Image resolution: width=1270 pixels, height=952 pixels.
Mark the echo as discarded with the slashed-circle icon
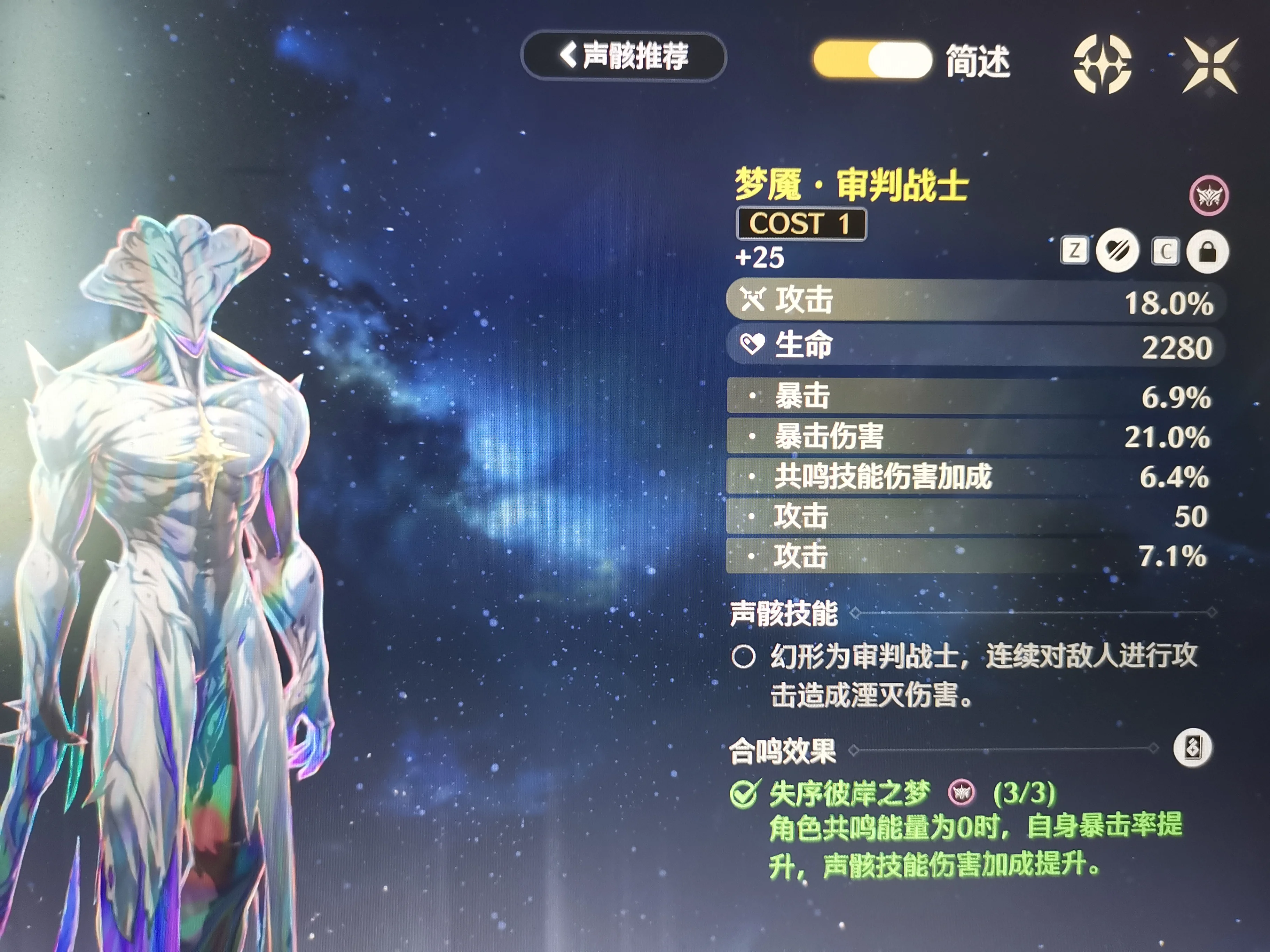coord(1117,251)
